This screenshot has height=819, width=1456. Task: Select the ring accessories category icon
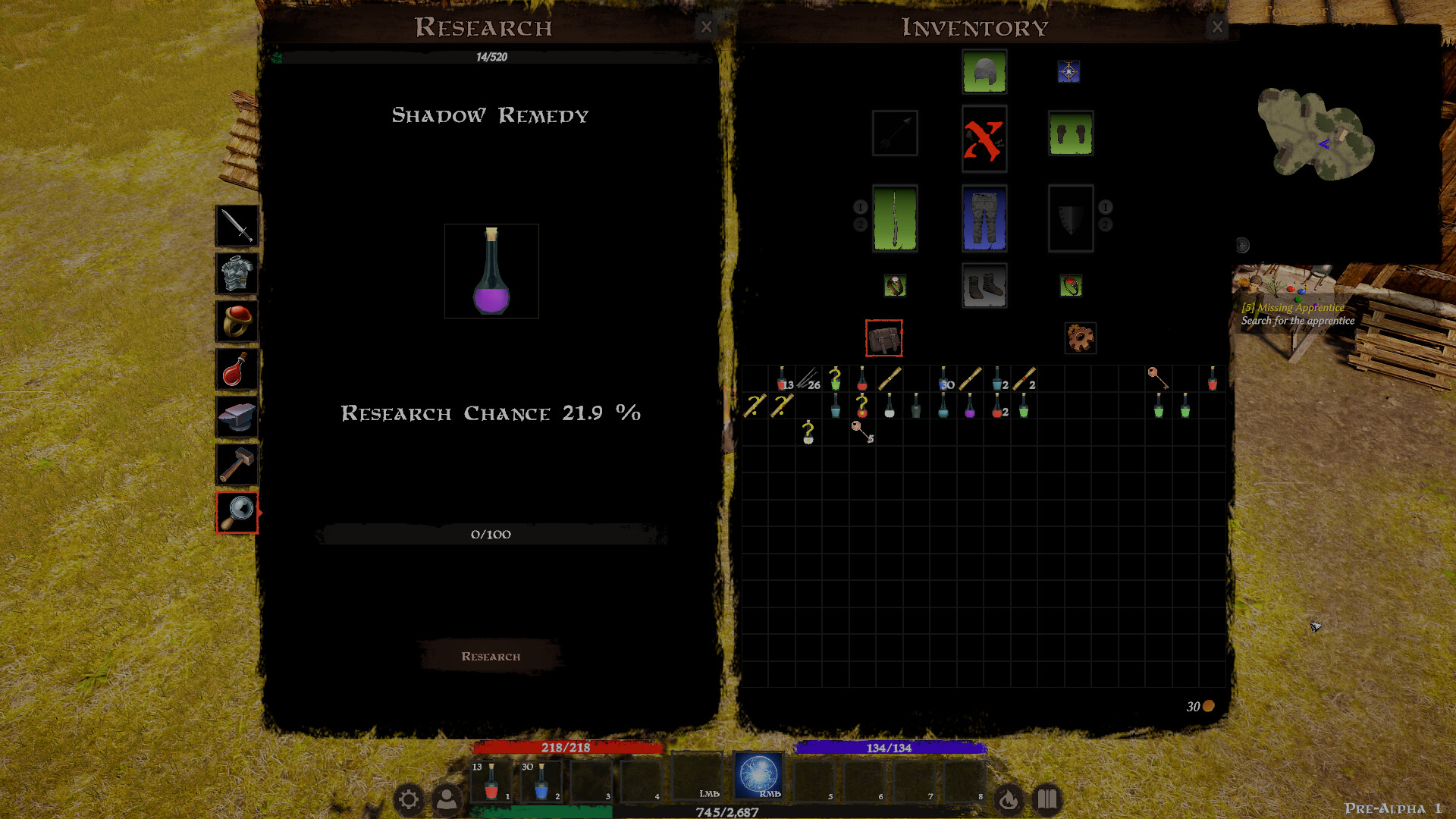(236, 321)
